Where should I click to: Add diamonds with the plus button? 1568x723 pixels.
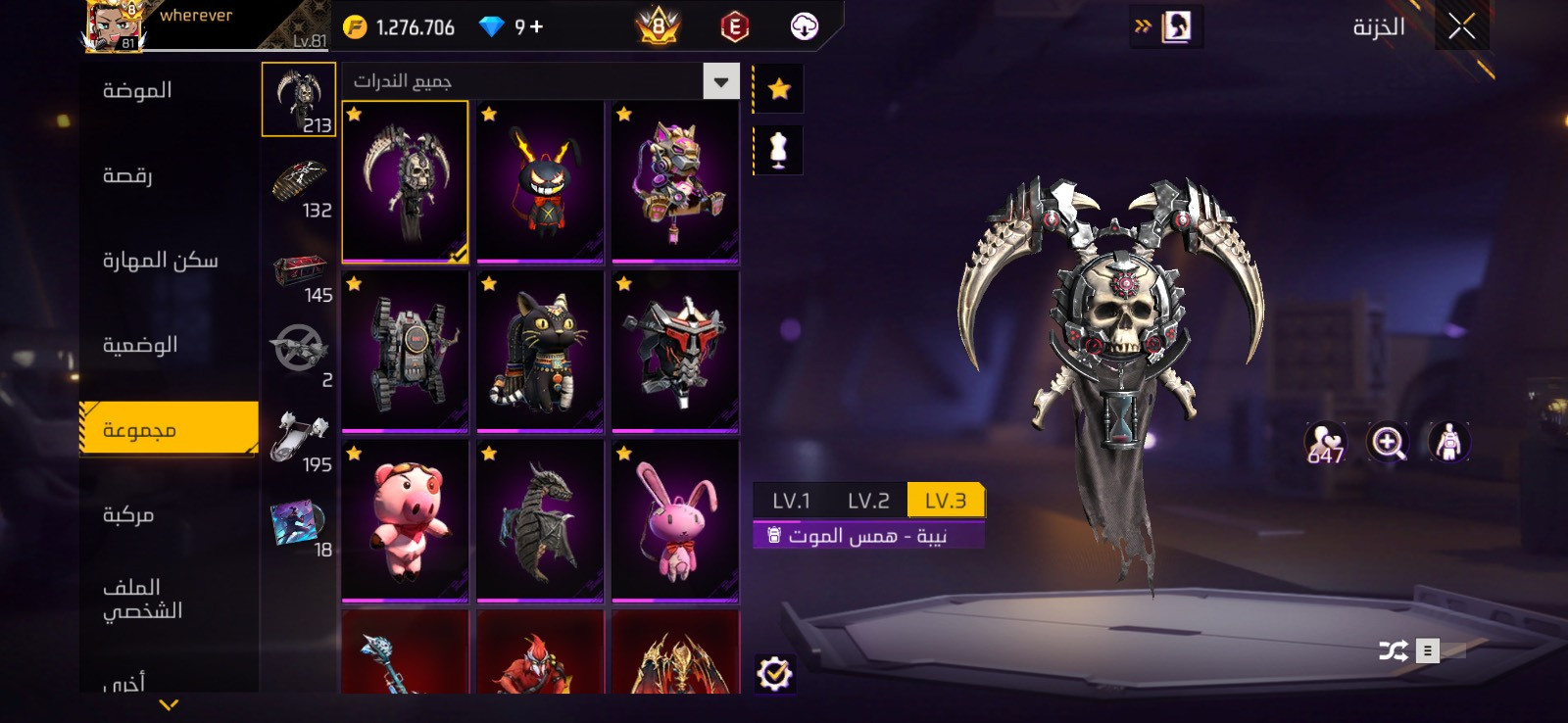coord(536,26)
